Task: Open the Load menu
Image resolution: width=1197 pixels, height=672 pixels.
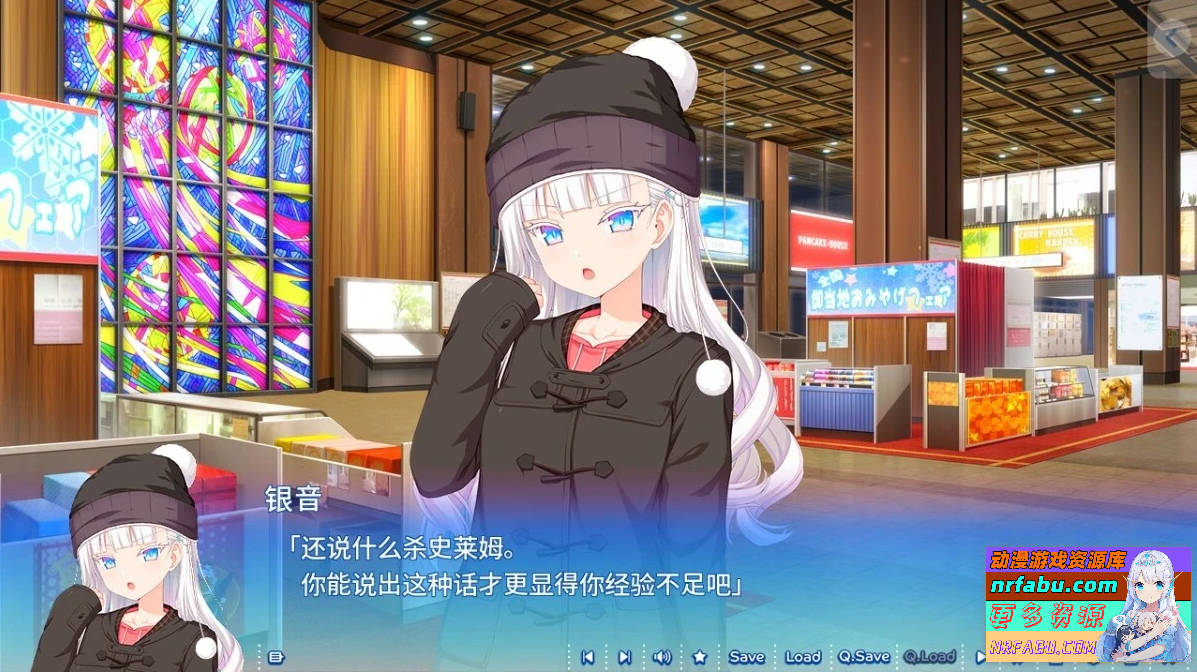Action: [802, 657]
